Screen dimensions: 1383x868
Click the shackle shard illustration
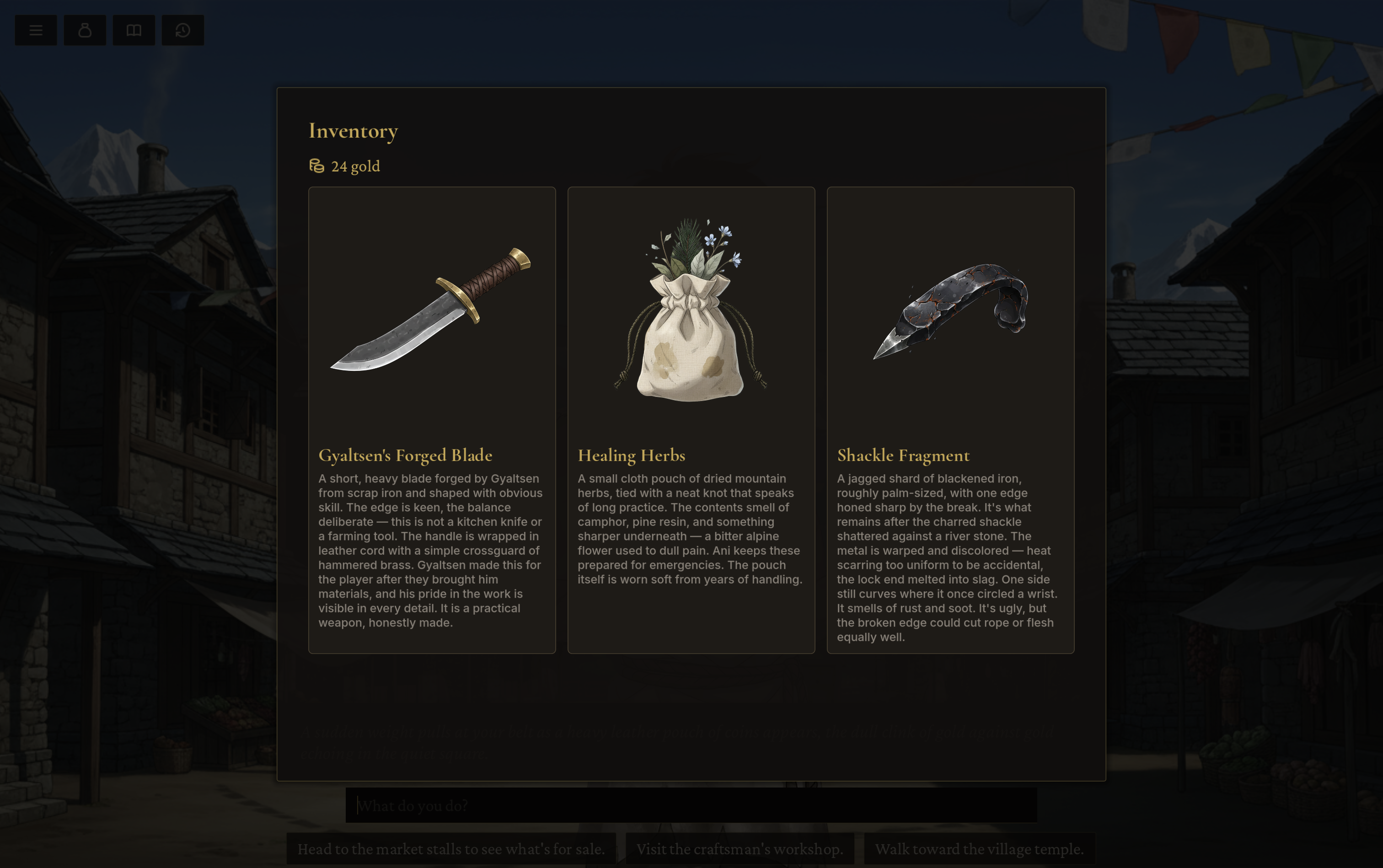coord(950,310)
